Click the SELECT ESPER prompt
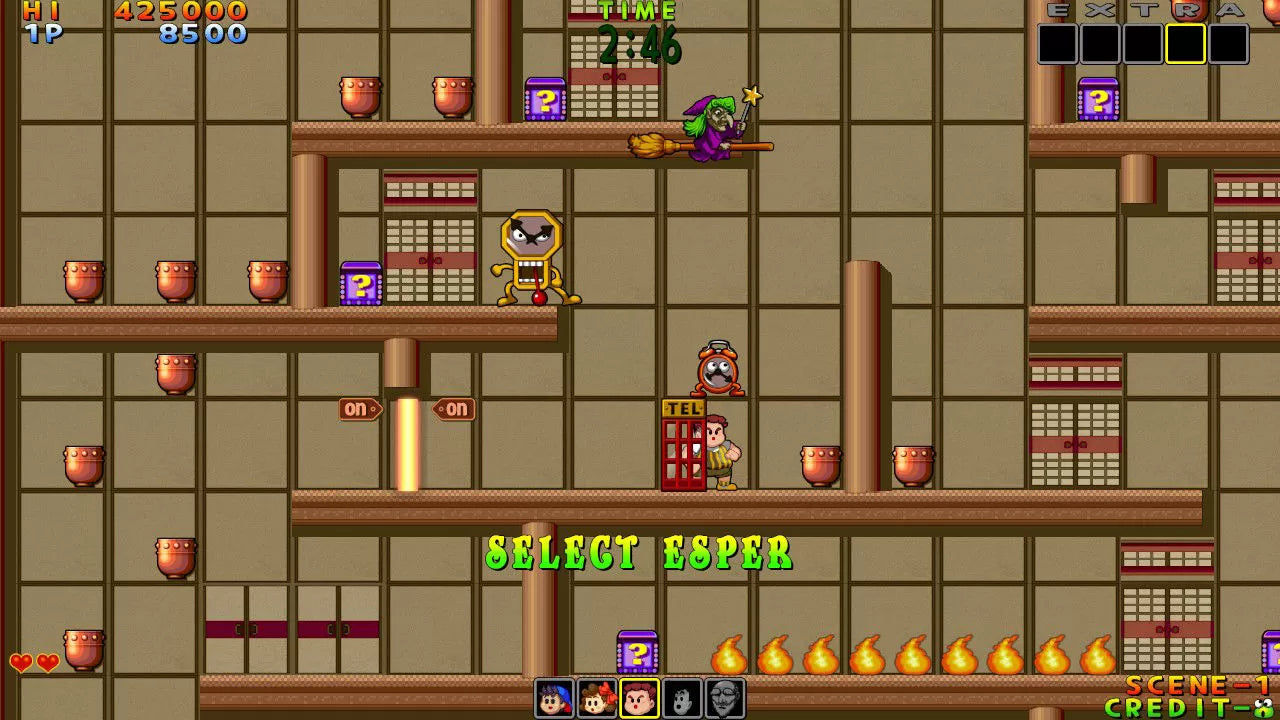Viewport: 1280px width, 720px height. (x=638, y=549)
